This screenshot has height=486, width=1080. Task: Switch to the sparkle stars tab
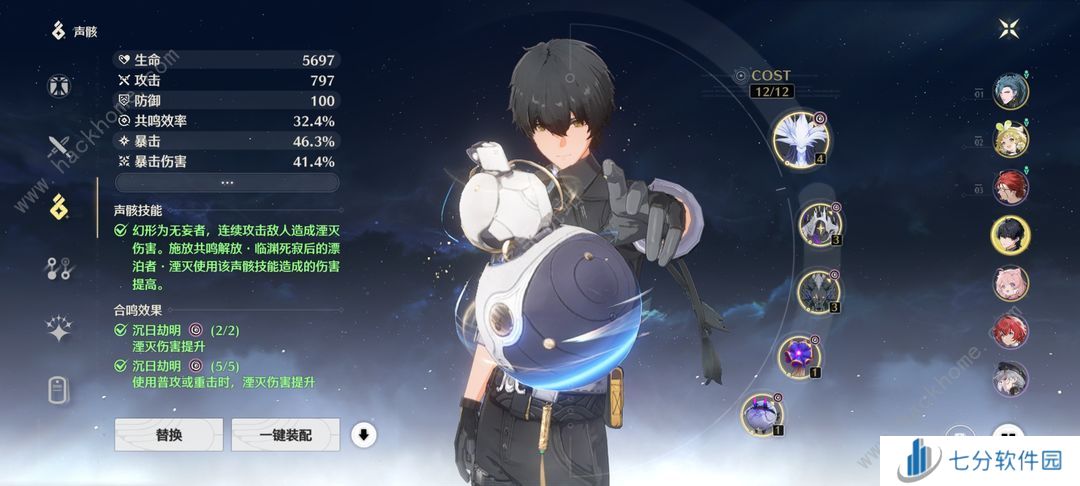(59, 329)
